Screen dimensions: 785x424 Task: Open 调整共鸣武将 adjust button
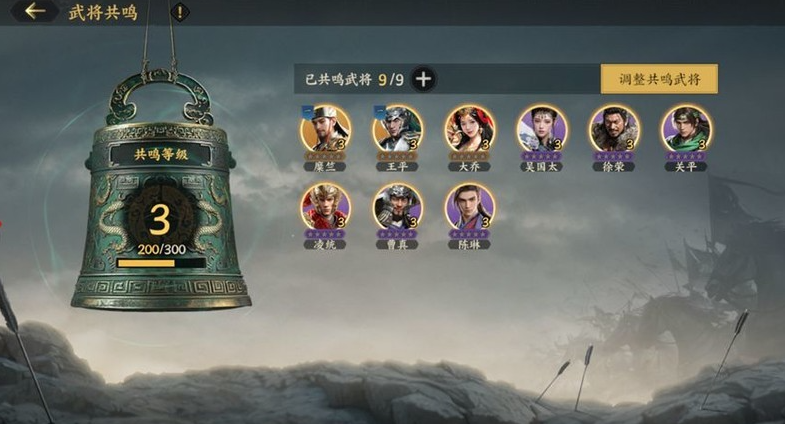[x=659, y=79]
